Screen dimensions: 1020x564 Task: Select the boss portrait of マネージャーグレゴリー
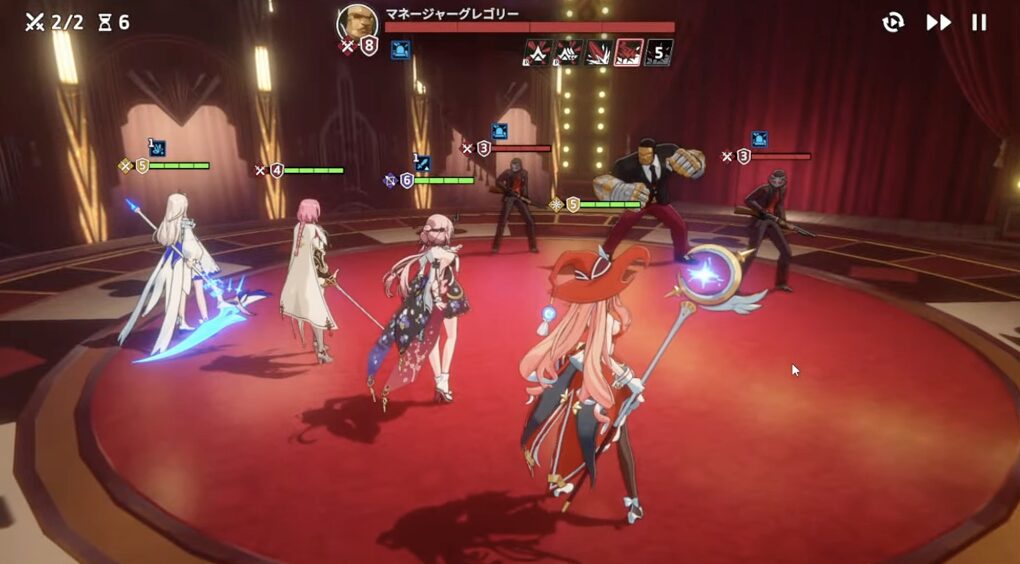(x=357, y=21)
